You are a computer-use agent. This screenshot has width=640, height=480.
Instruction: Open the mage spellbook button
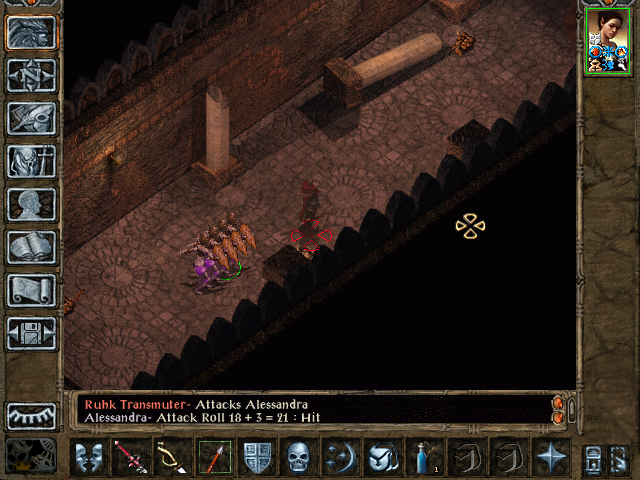pos(32,247)
